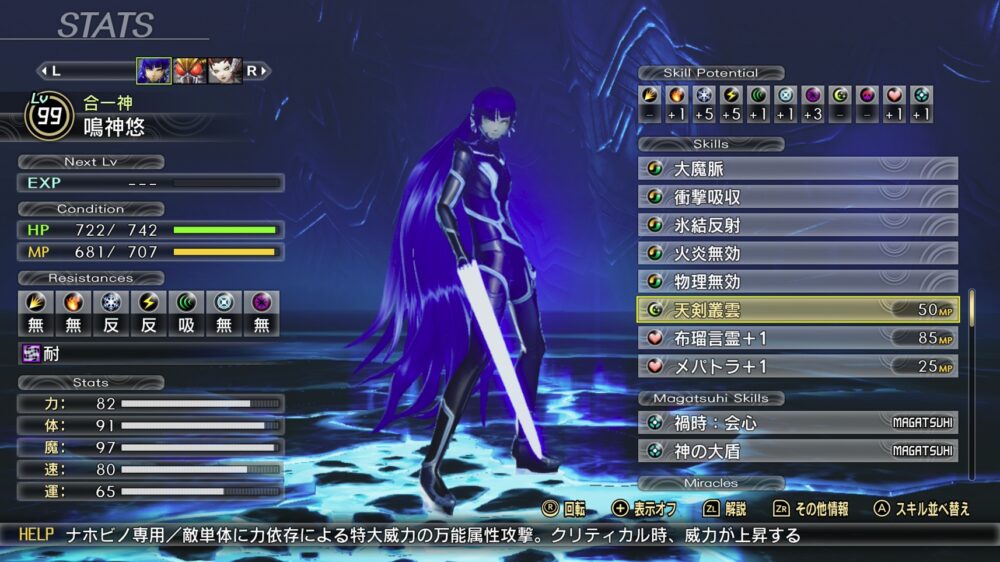Screen dimensions: 1000x562
Task: Highlight the 氷結反射 skill
Action: [797, 225]
